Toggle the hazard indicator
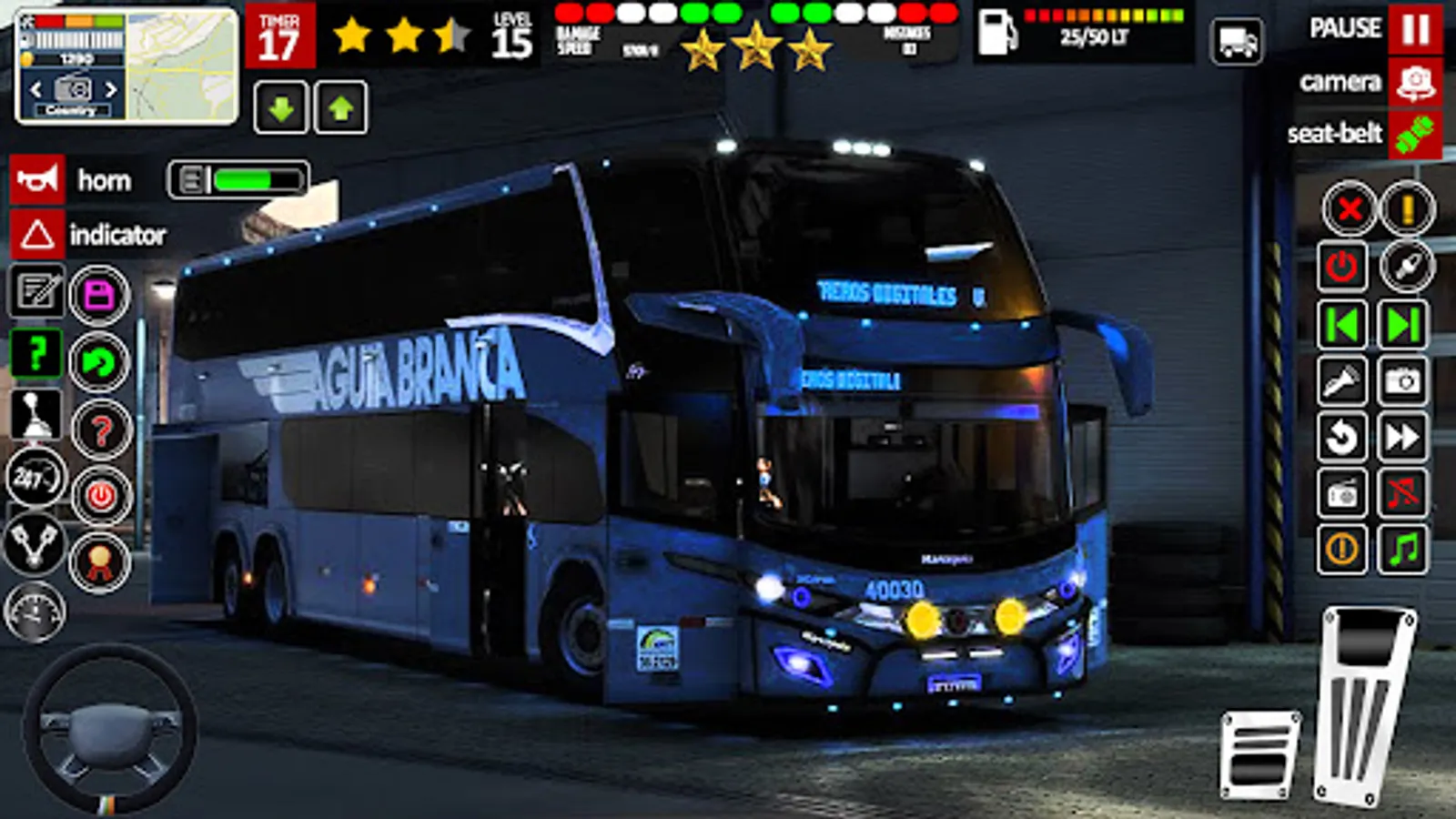Viewport: 1456px width, 819px height. click(35, 235)
